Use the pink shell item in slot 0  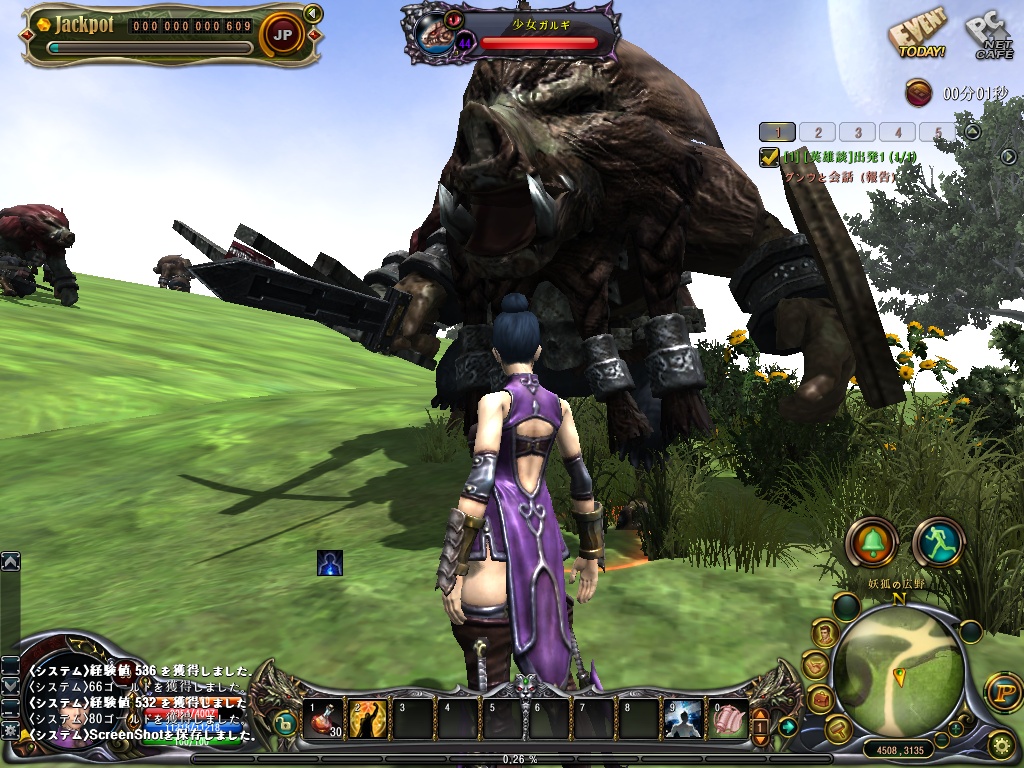pos(729,718)
